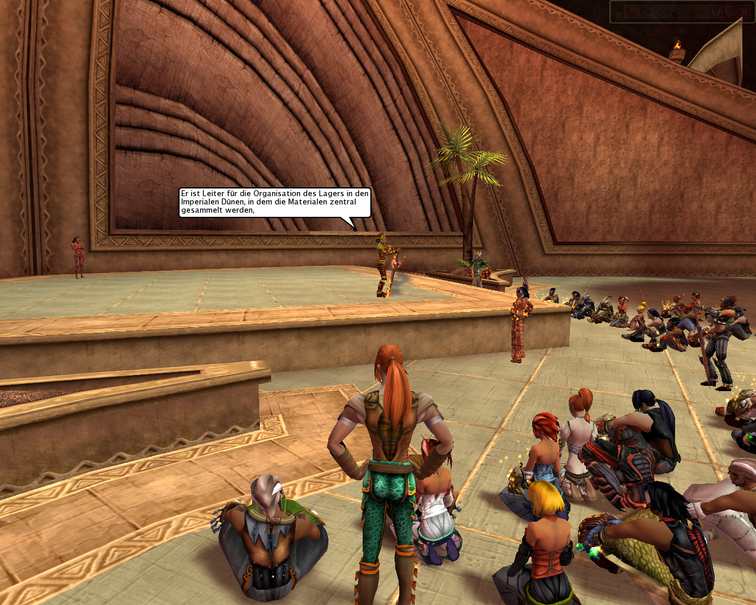Screen dimensions: 756x605
Task: Click the X icon on the top toolbar
Action: [x=744, y=12]
